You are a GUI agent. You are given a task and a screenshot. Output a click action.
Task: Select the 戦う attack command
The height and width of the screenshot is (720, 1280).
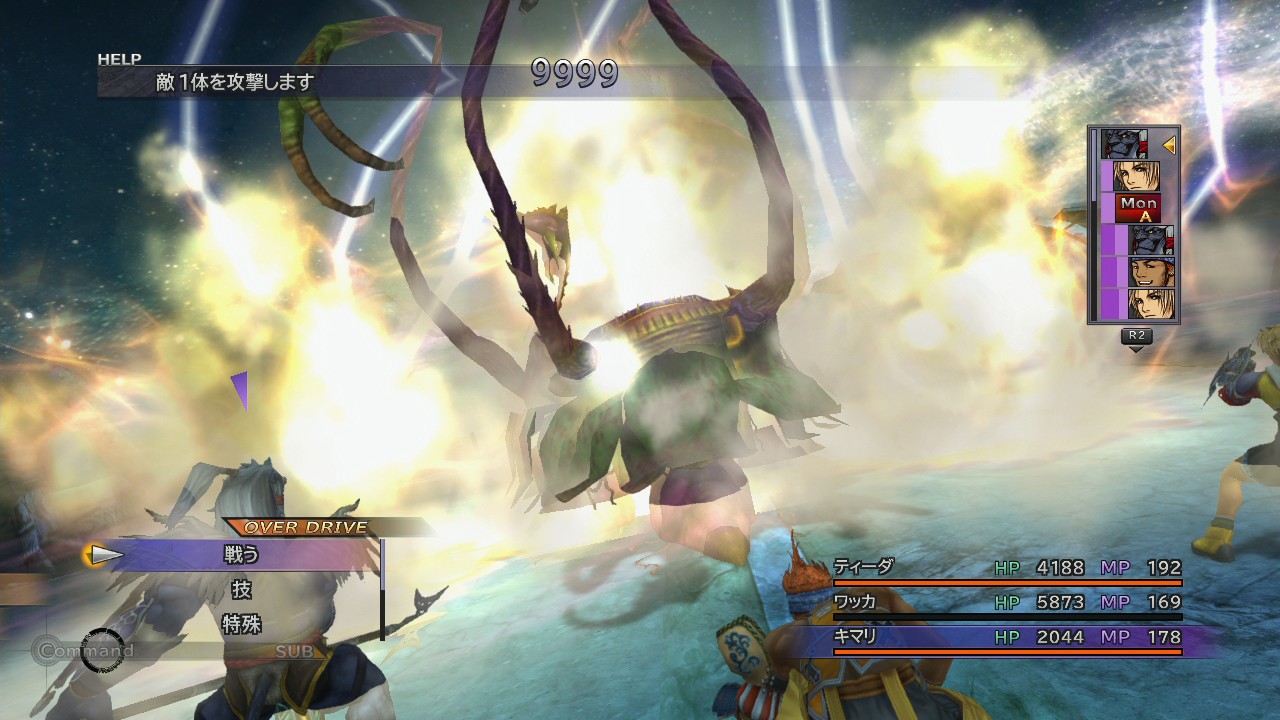242,554
